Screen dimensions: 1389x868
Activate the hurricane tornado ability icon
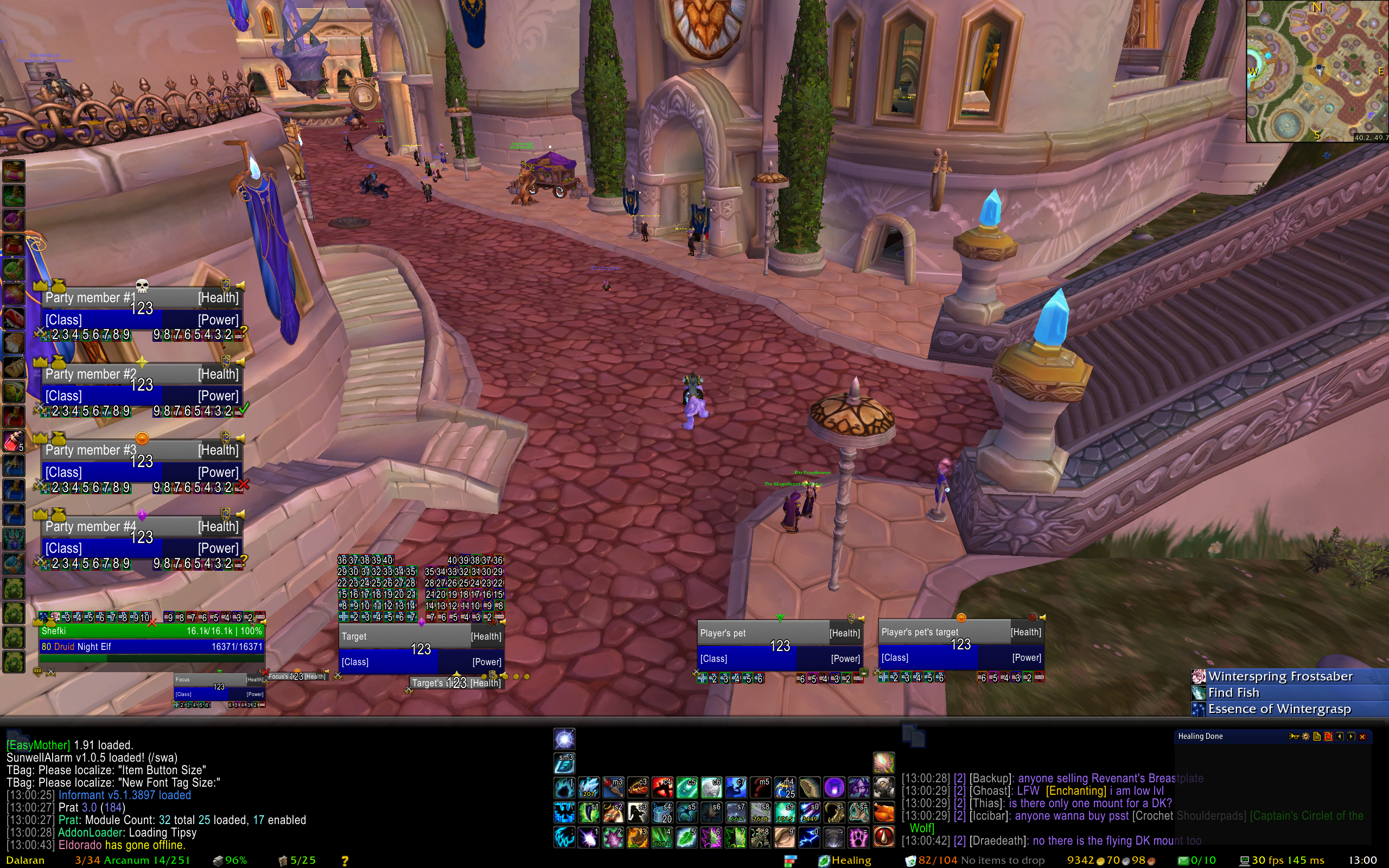(833, 837)
